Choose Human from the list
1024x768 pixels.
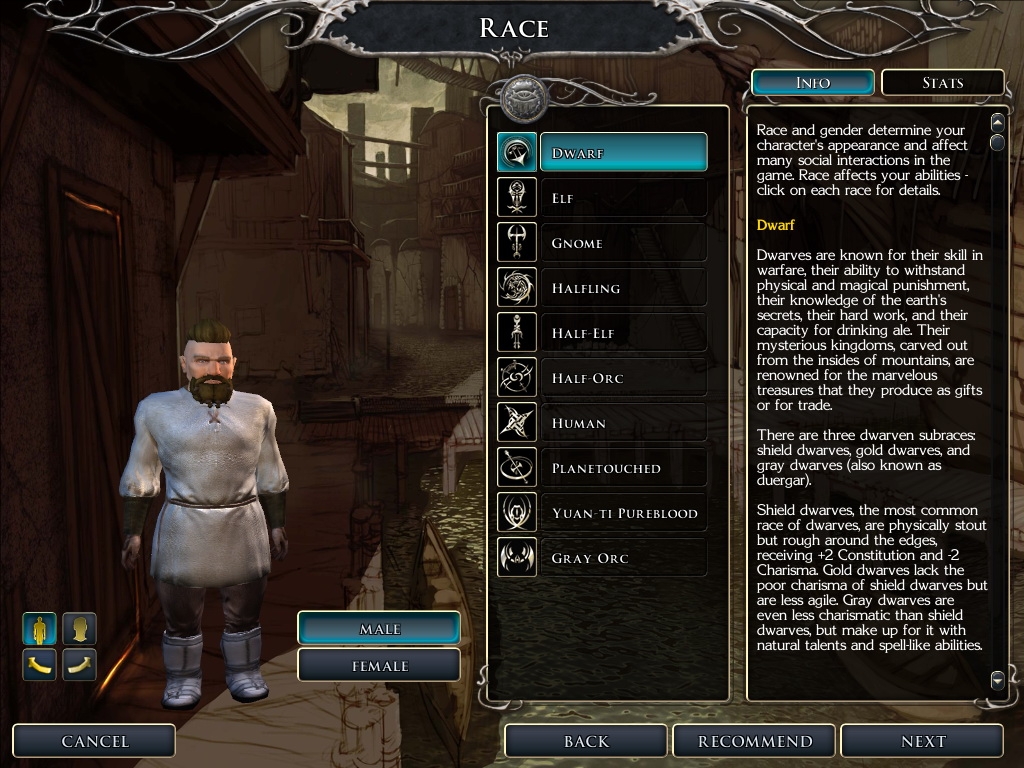pyautogui.click(x=622, y=423)
